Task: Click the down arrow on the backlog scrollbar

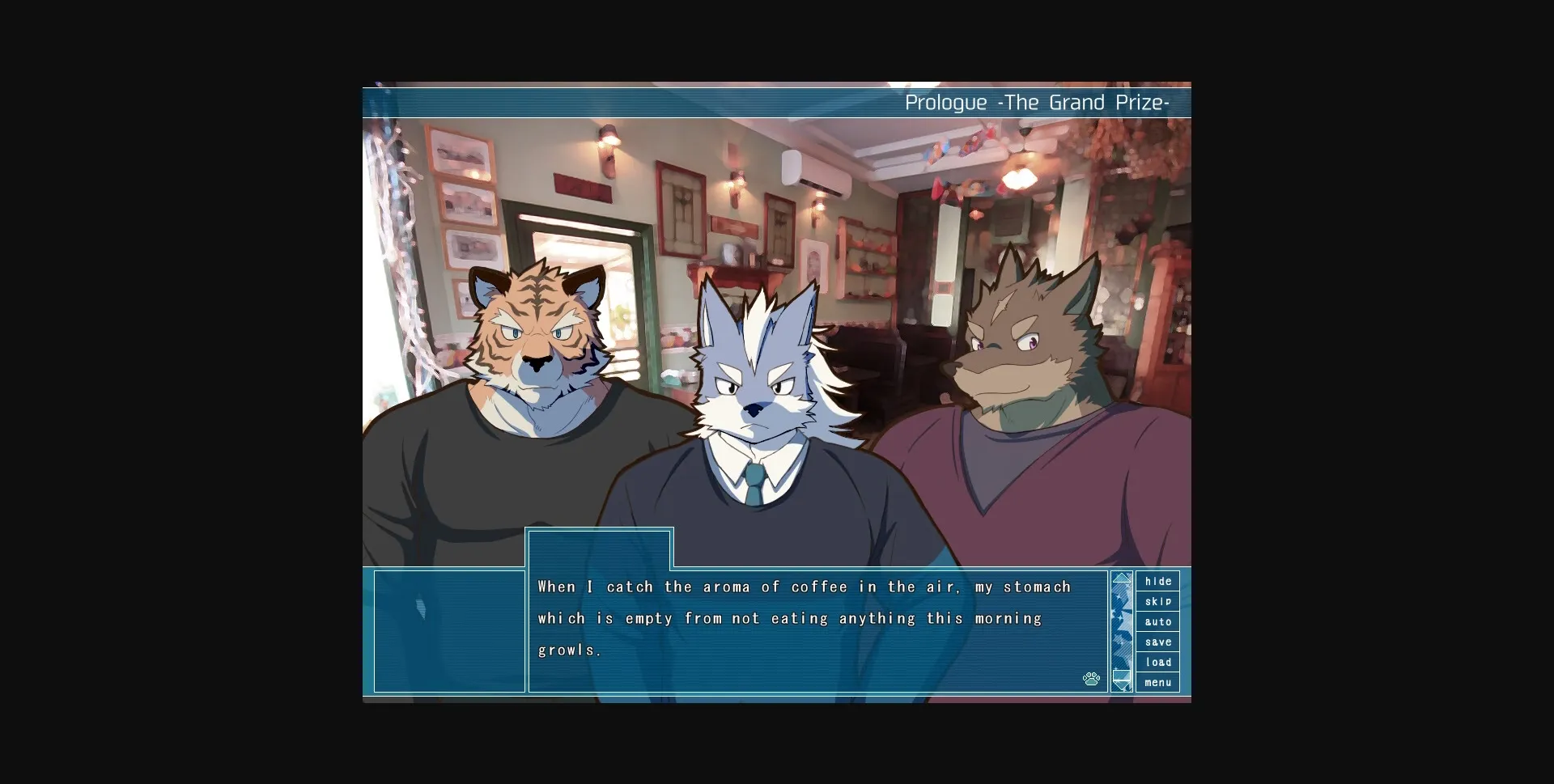Action: pos(1122,682)
